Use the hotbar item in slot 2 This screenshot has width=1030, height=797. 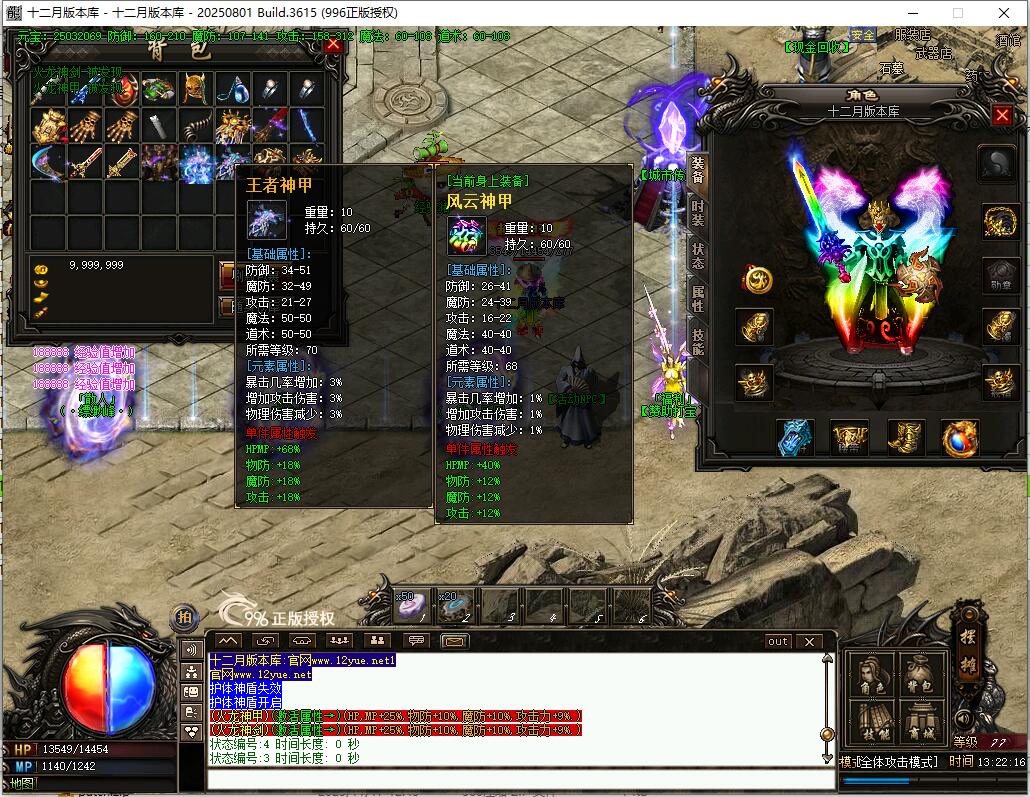coord(458,604)
